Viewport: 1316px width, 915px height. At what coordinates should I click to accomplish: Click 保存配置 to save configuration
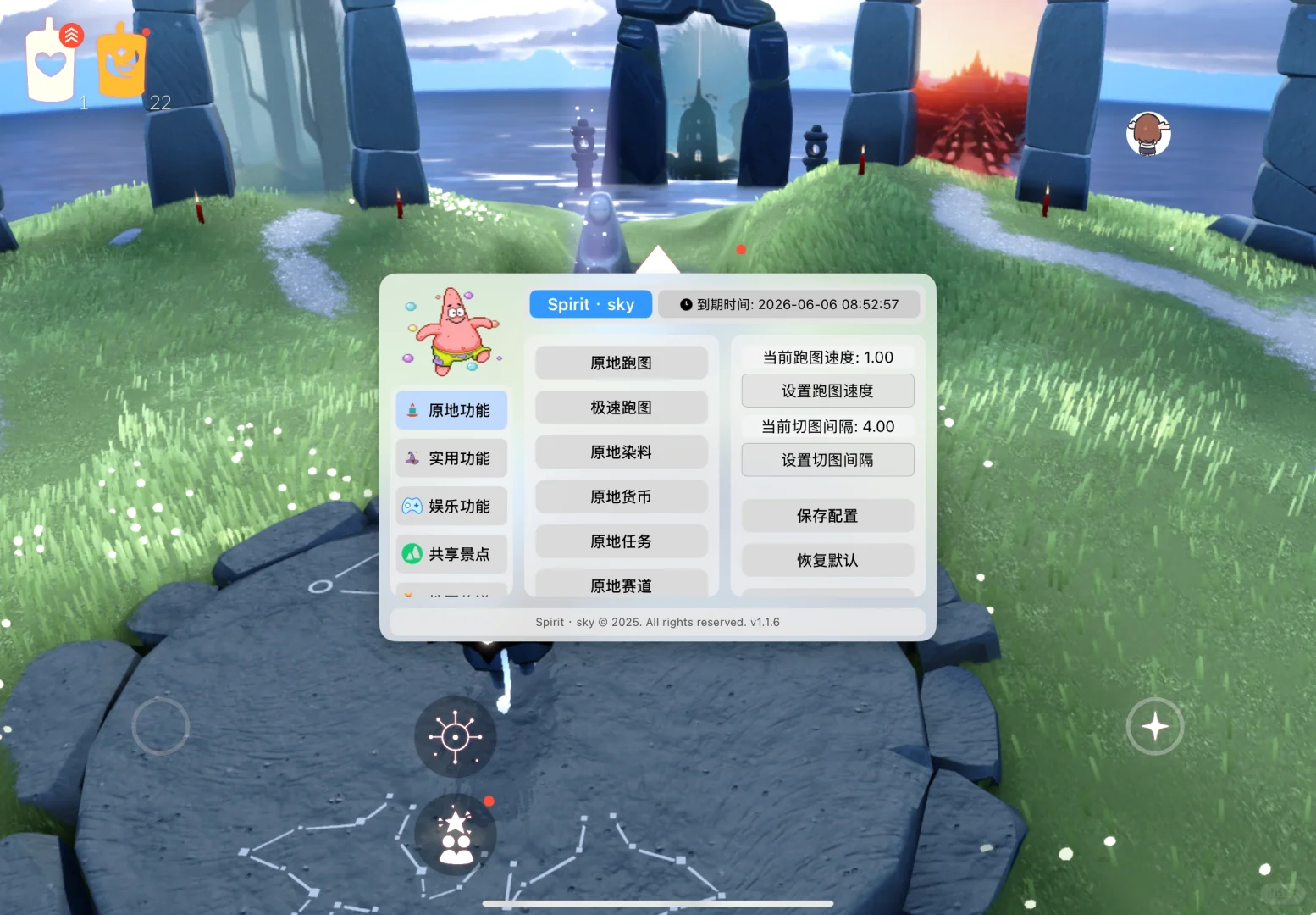(x=827, y=515)
